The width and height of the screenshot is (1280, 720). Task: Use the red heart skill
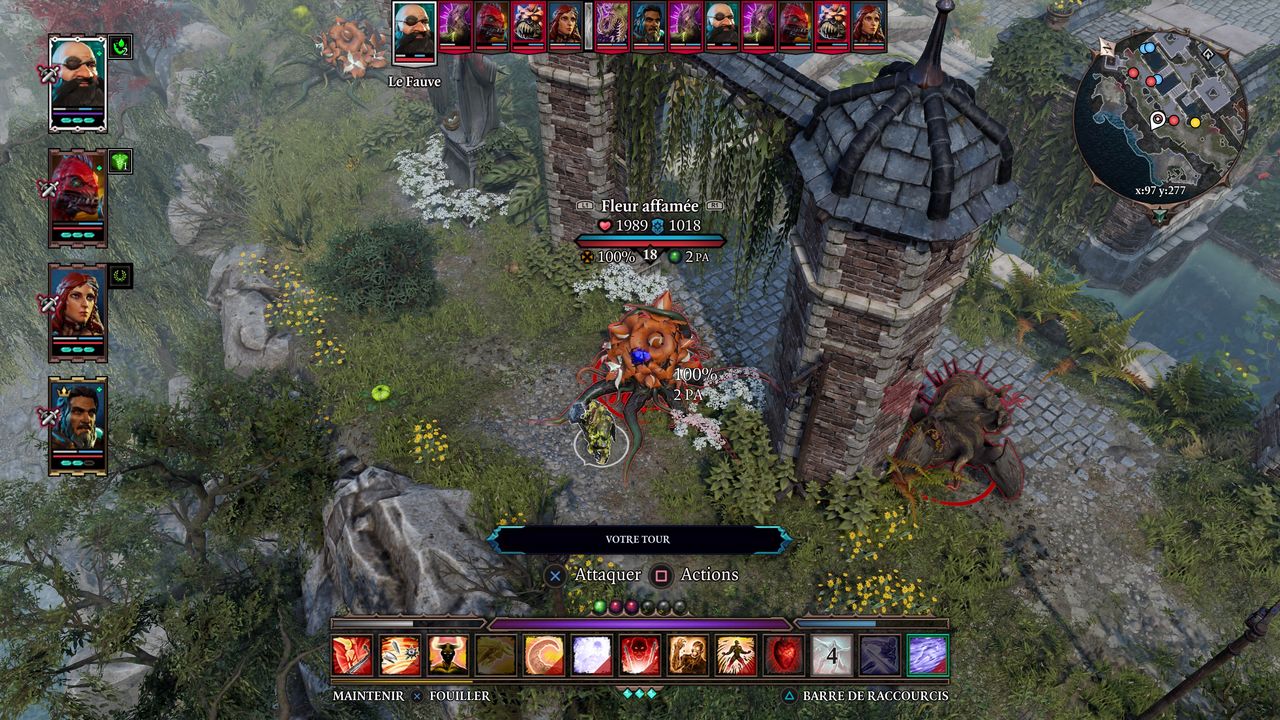pos(784,655)
